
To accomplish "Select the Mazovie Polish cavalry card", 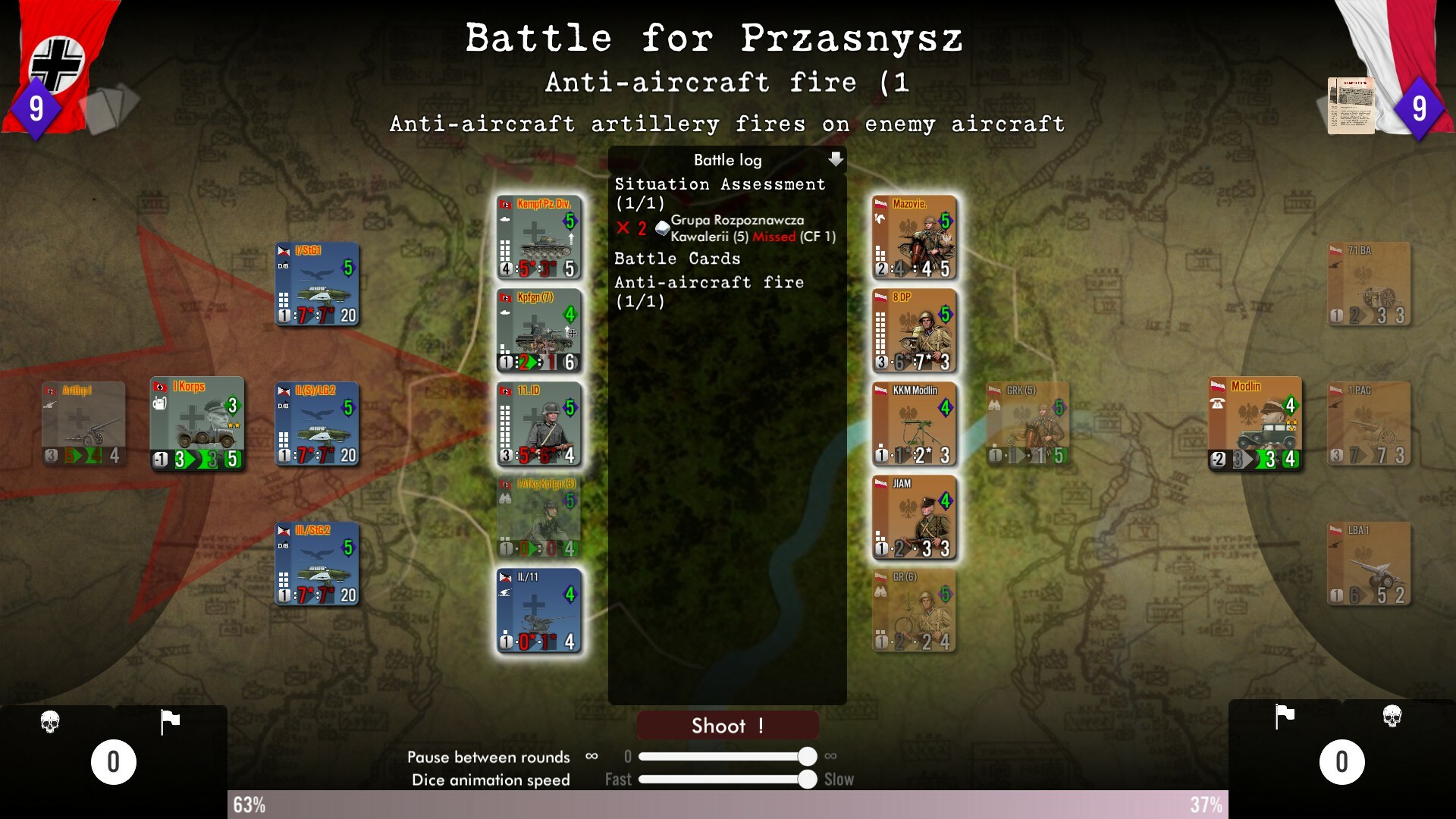I will pos(913,237).
